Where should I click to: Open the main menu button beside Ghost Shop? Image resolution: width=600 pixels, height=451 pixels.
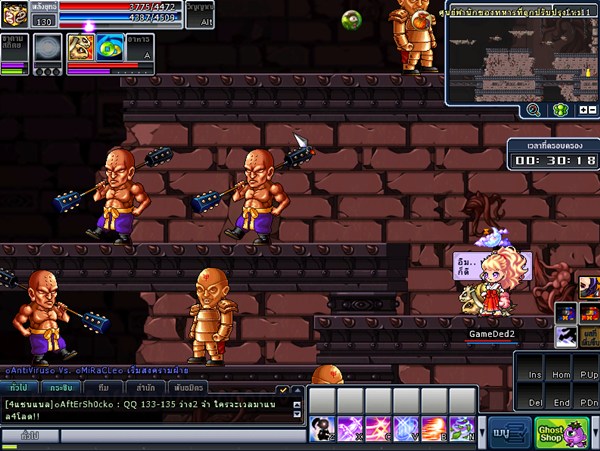(x=510, y=433)
